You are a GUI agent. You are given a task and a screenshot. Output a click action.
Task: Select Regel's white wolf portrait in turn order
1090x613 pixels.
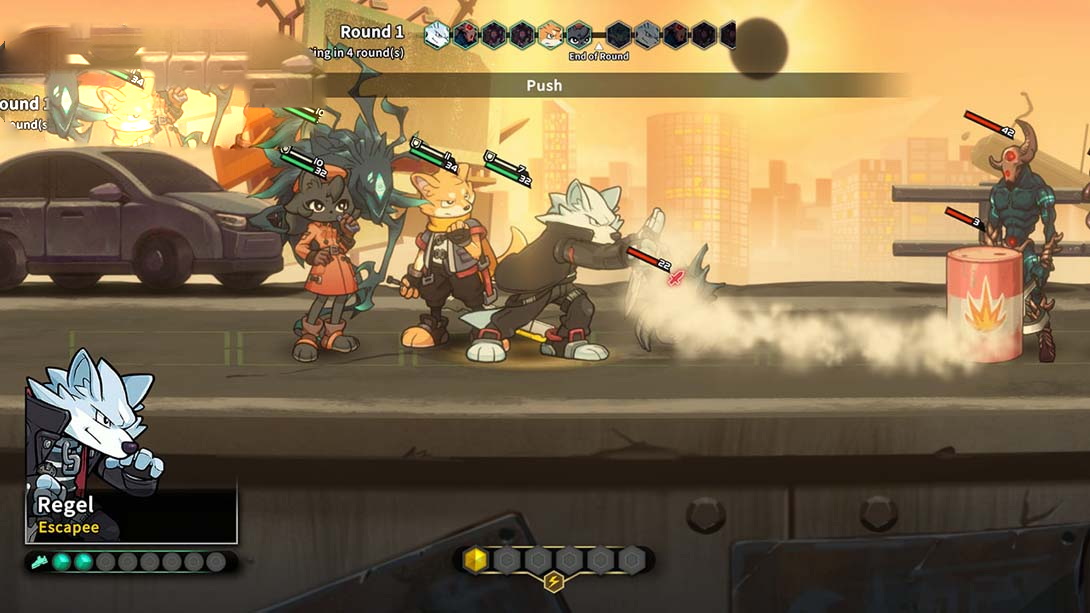pyautogui.click(x=437, y=36)
